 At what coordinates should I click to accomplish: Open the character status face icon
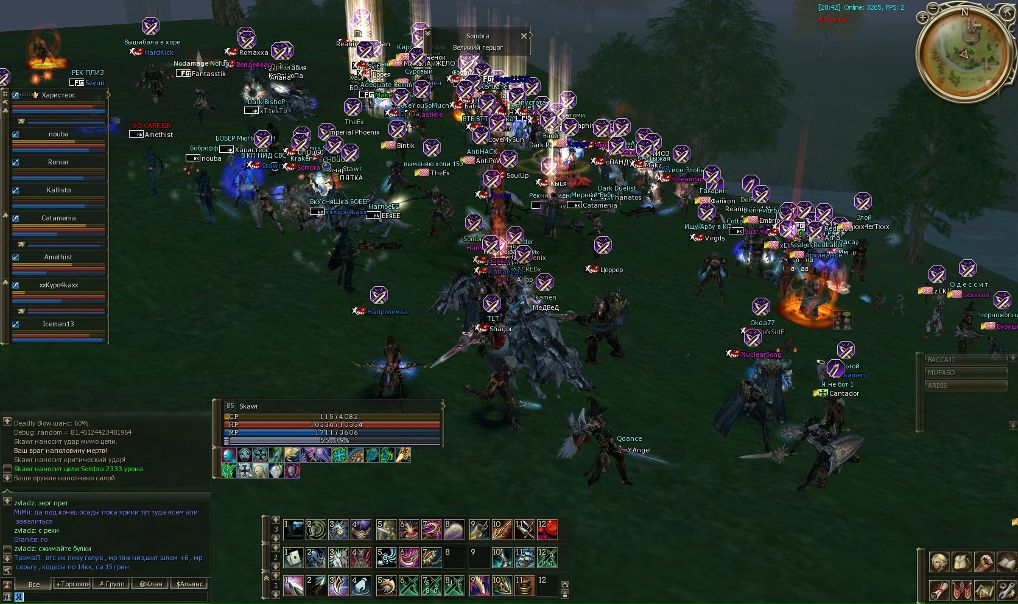939,562
